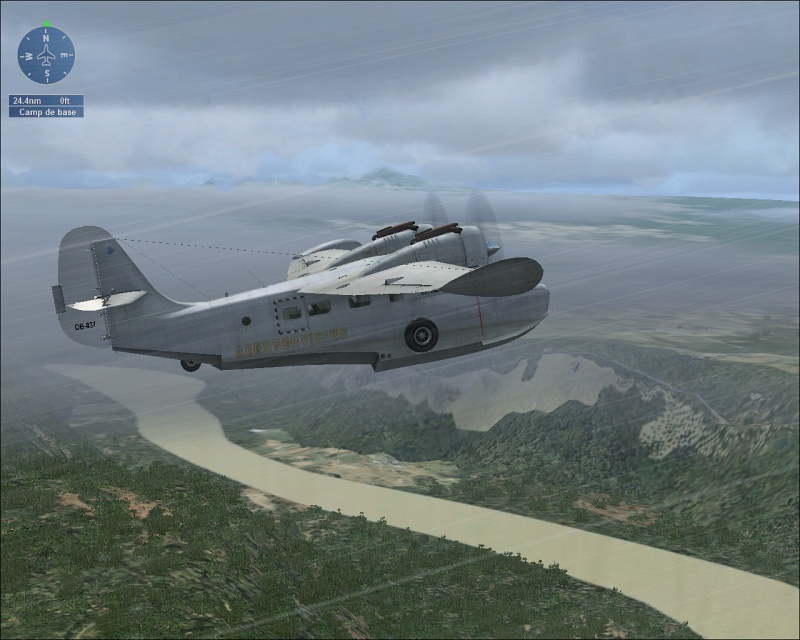Select the Camp de base waypoint label

pyautogui.click(x=46, y=112)
